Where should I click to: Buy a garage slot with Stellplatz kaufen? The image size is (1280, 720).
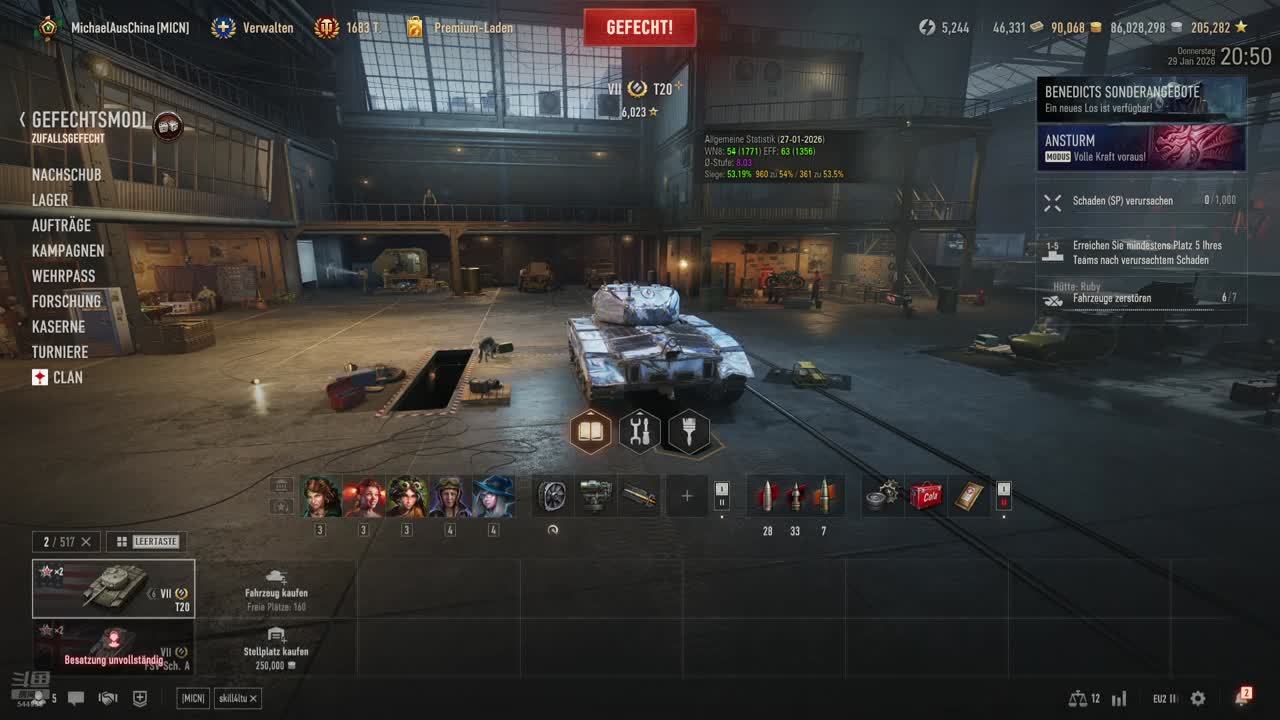276,649
